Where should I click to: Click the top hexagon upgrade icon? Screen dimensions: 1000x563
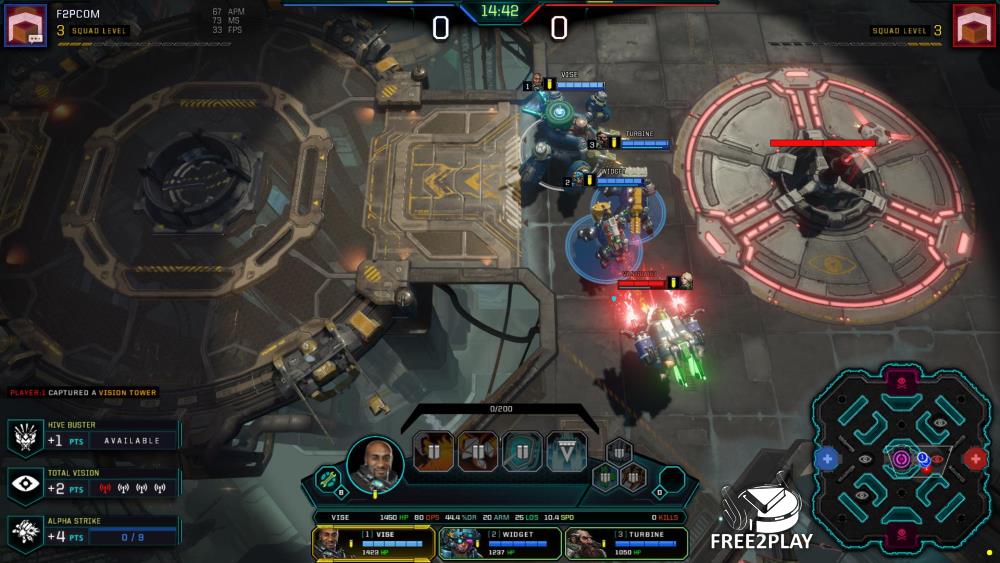coord(619,452)
